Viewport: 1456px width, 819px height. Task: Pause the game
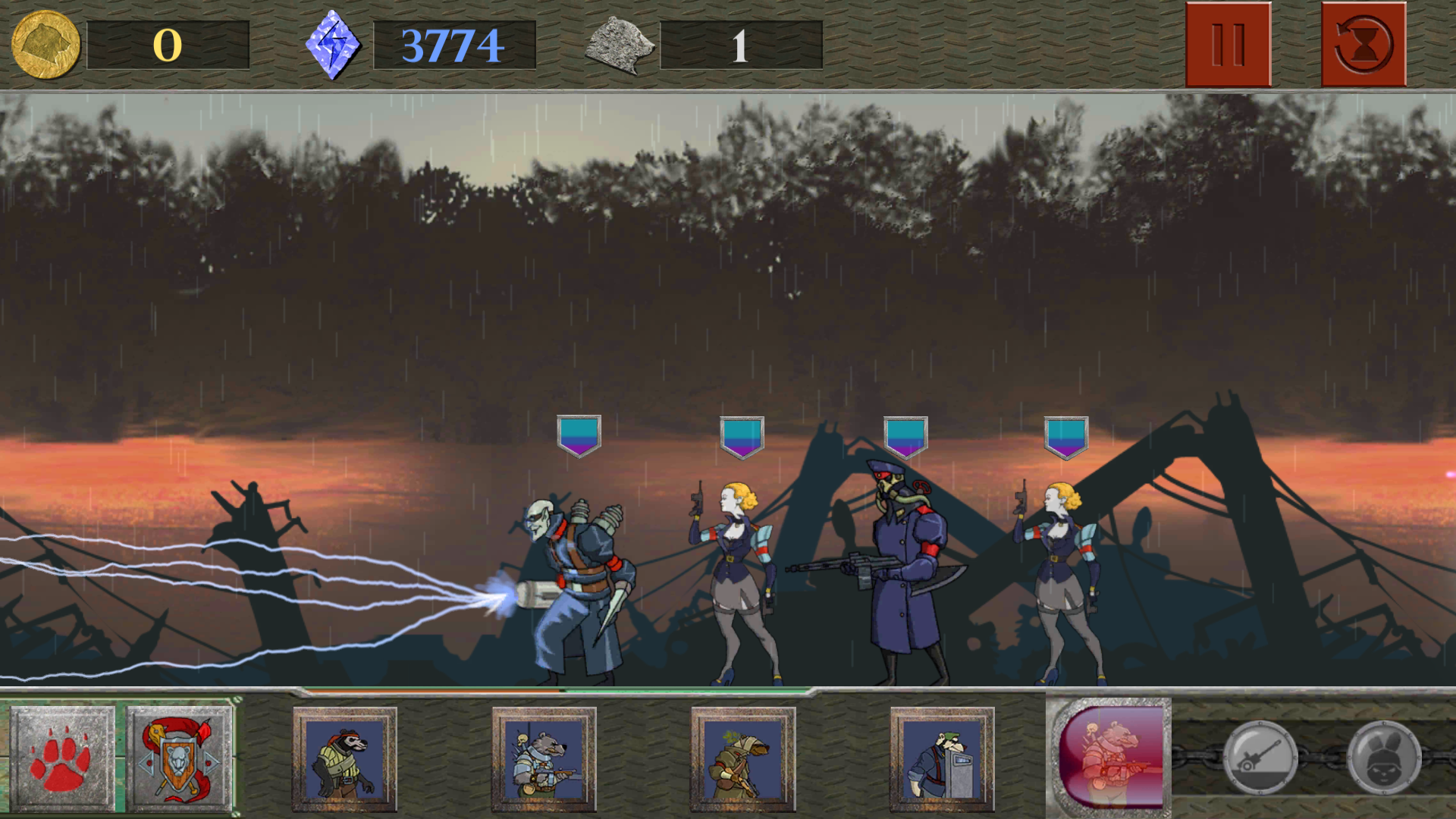[x=1227, y=44]
